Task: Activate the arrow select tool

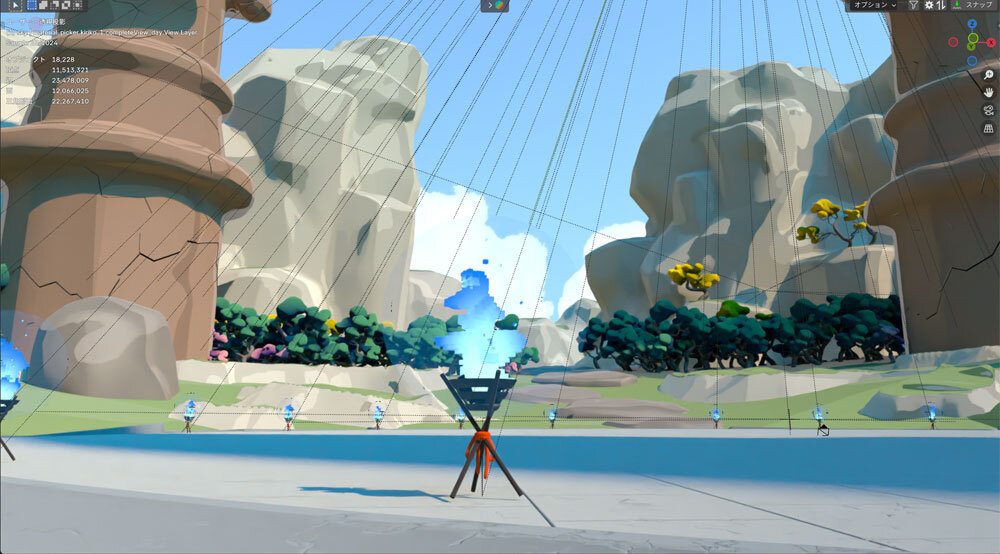Action: coord(15,5)
